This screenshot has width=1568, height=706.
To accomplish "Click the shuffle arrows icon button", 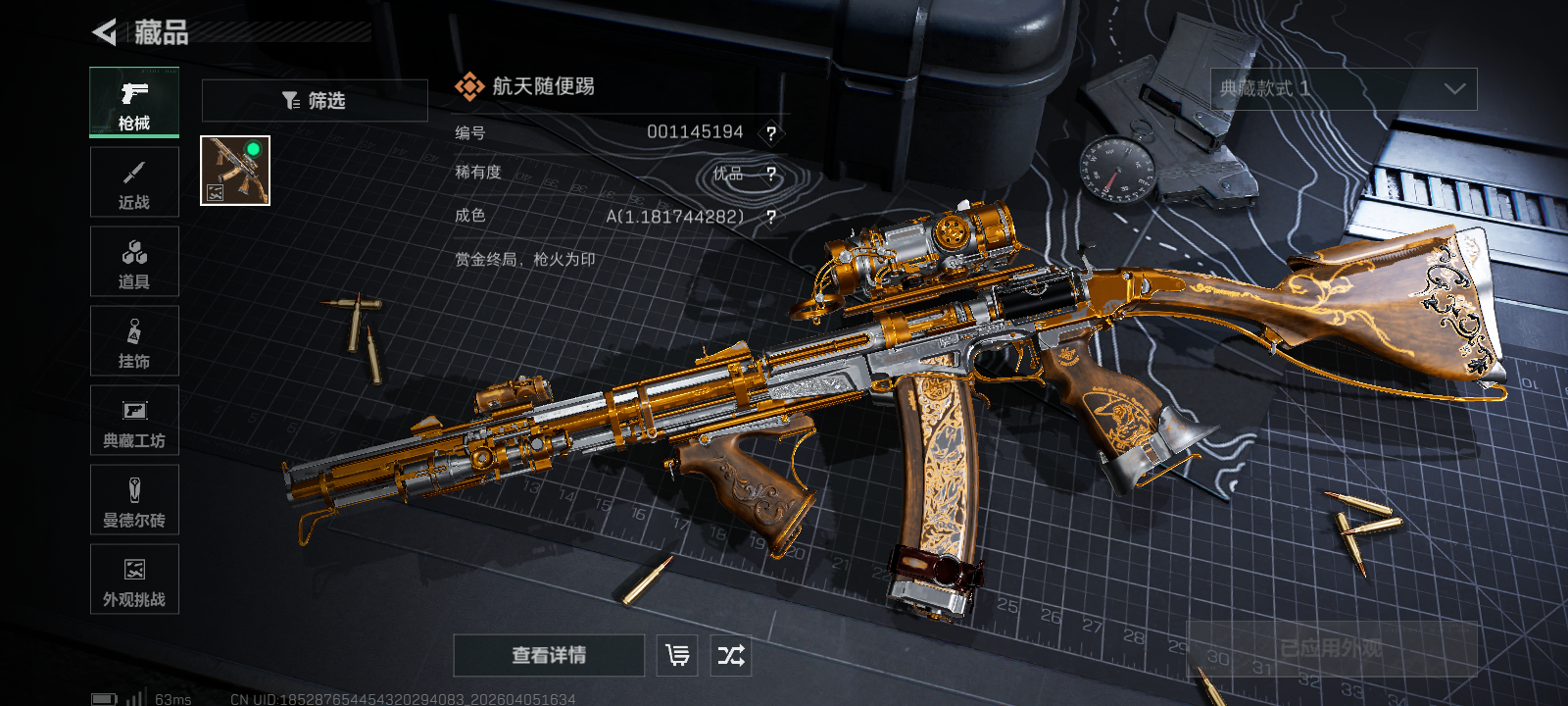I will 731,655.
